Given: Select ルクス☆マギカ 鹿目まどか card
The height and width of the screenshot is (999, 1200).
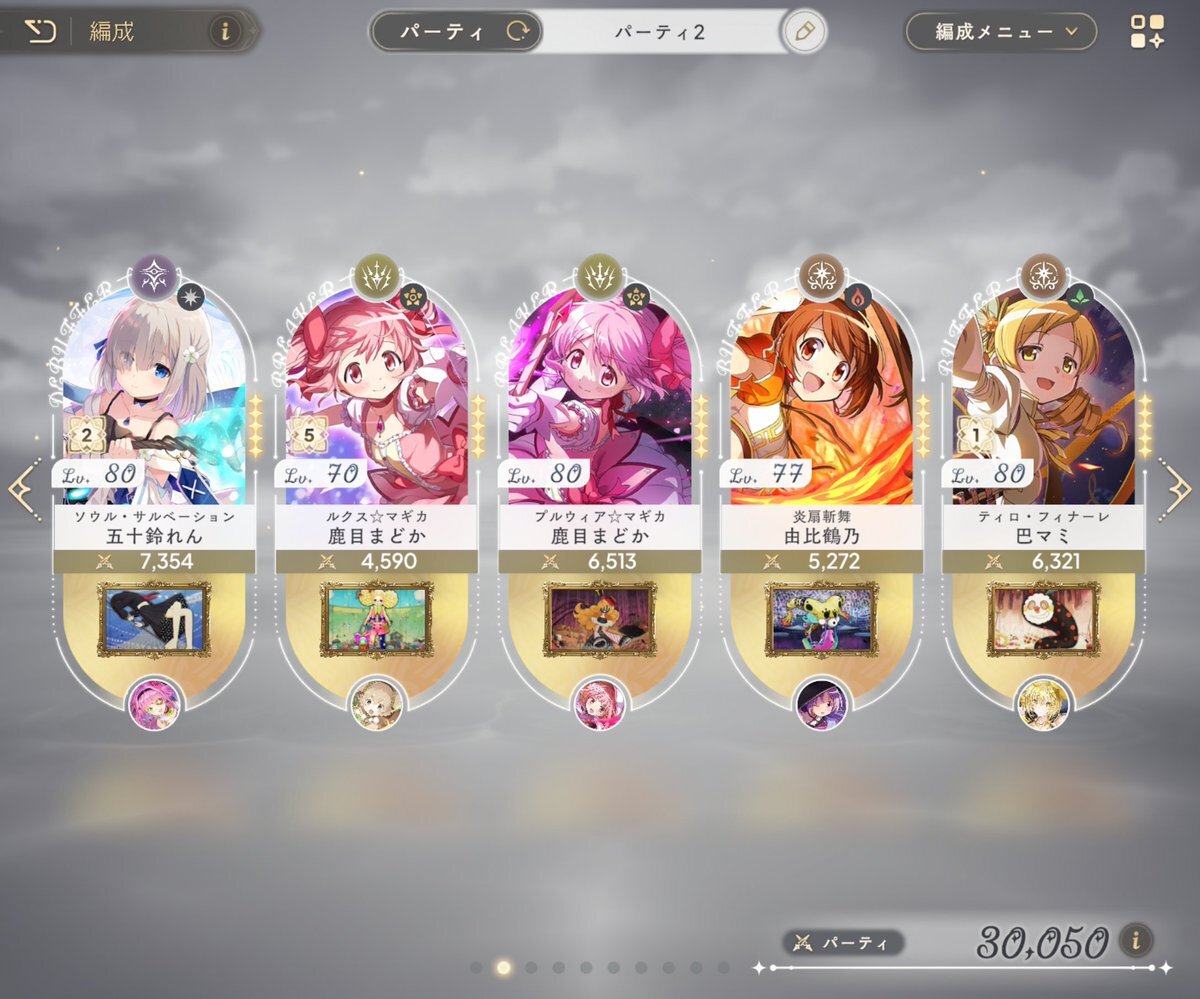Looking at the screenshot, I should (376, 400).
